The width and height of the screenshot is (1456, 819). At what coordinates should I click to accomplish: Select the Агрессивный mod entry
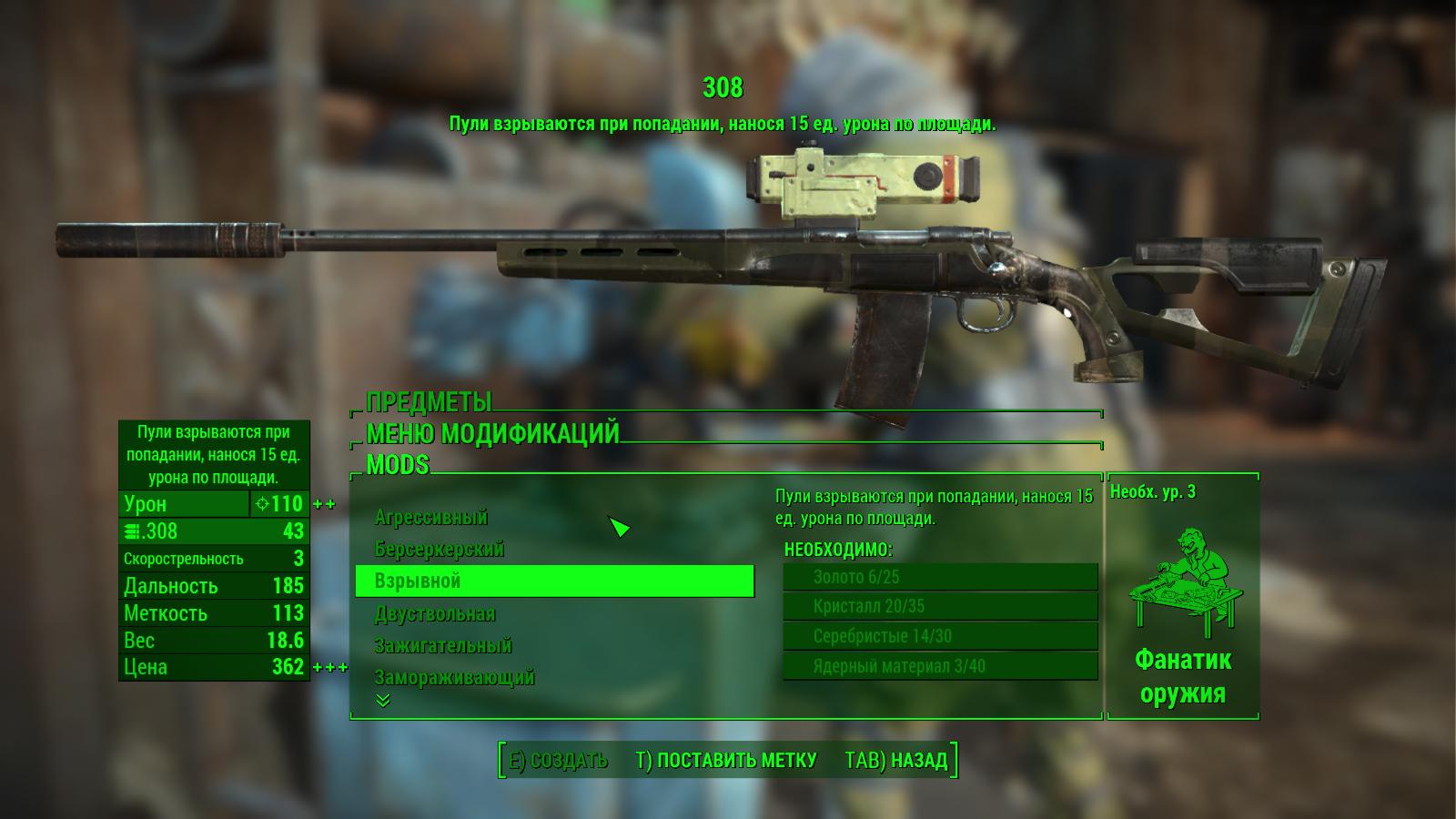coord(431,518)
